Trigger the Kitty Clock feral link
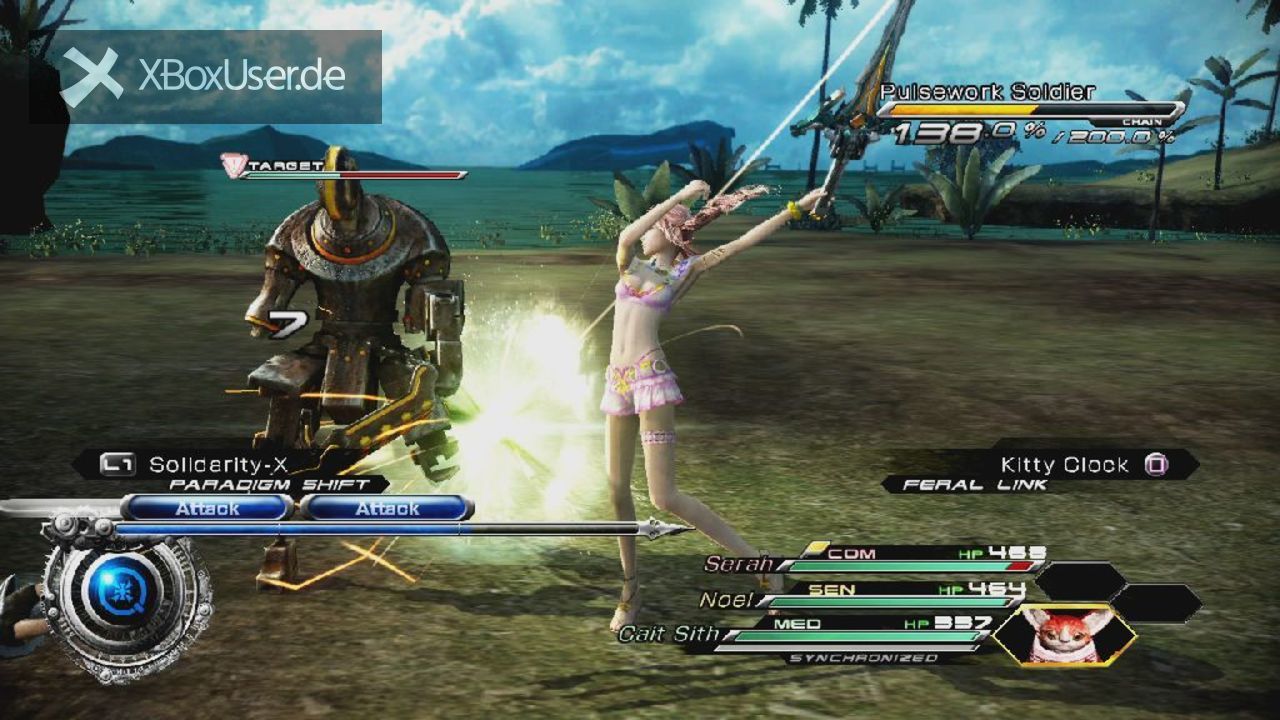Viewport: 1280px width, 720px height. coord(1065,465)
